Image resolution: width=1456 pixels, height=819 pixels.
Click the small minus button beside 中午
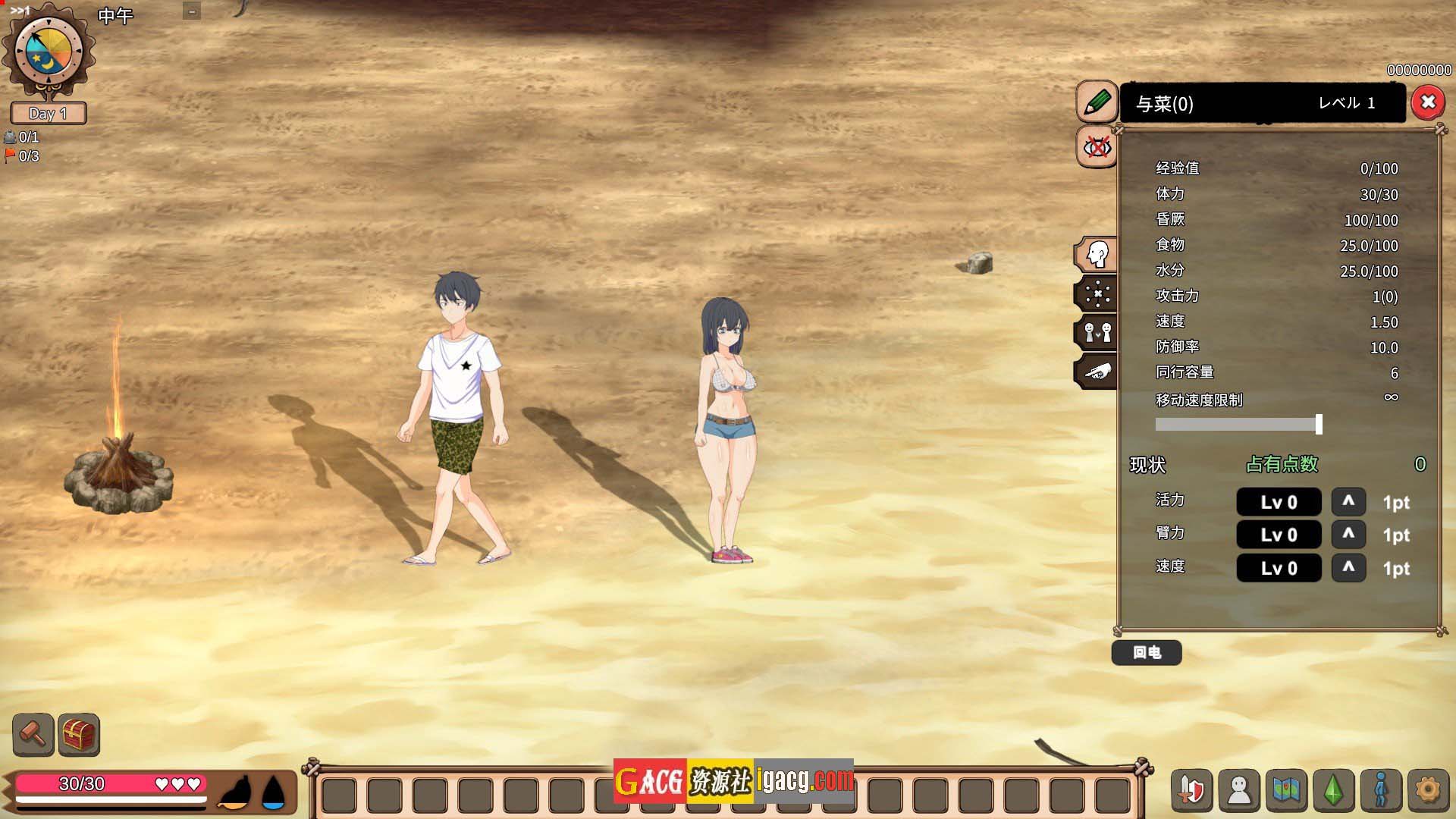coord(192,11)
